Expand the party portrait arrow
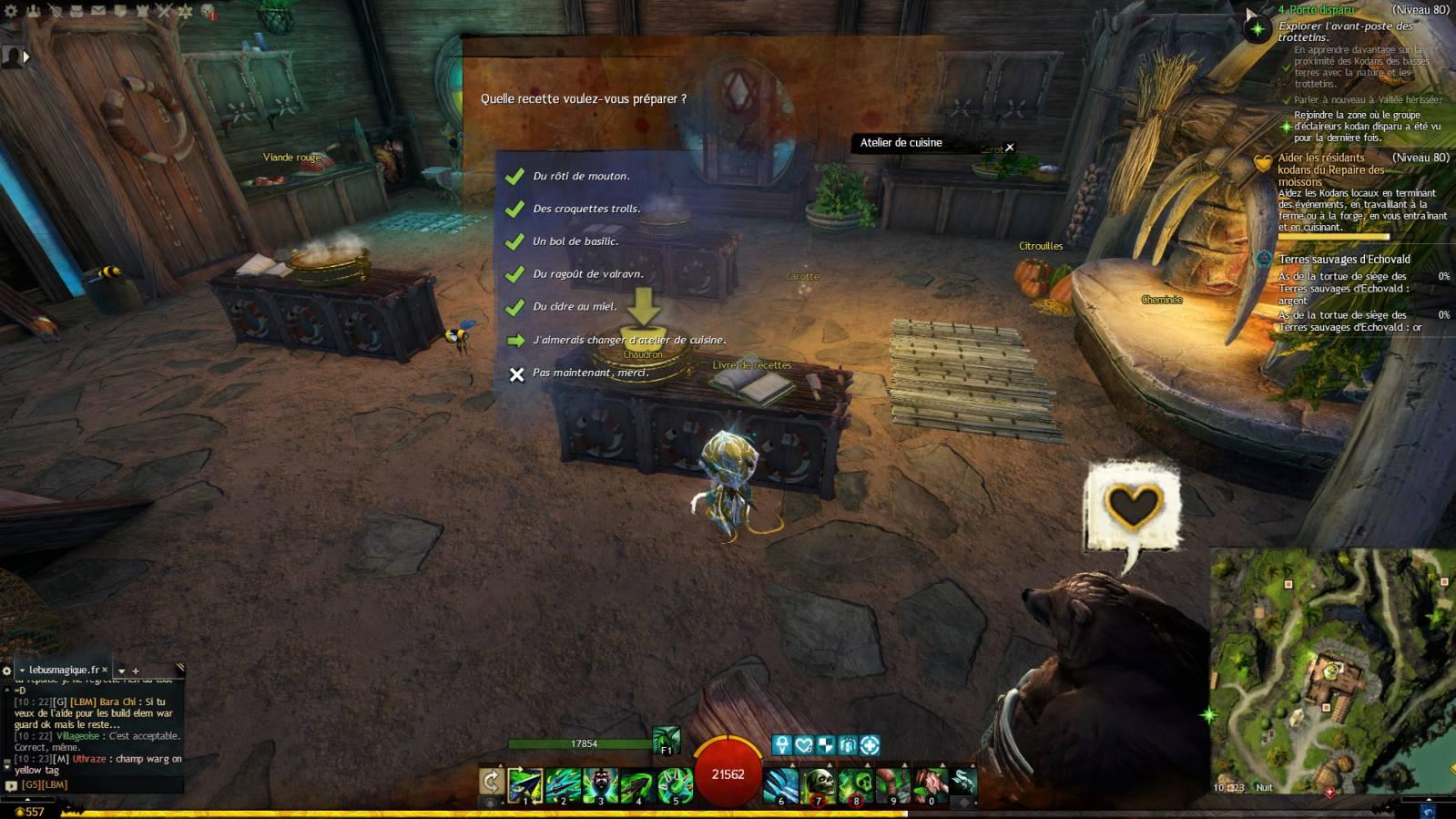This screenshot has width=1456, height=819. click(x=26, y=56)
